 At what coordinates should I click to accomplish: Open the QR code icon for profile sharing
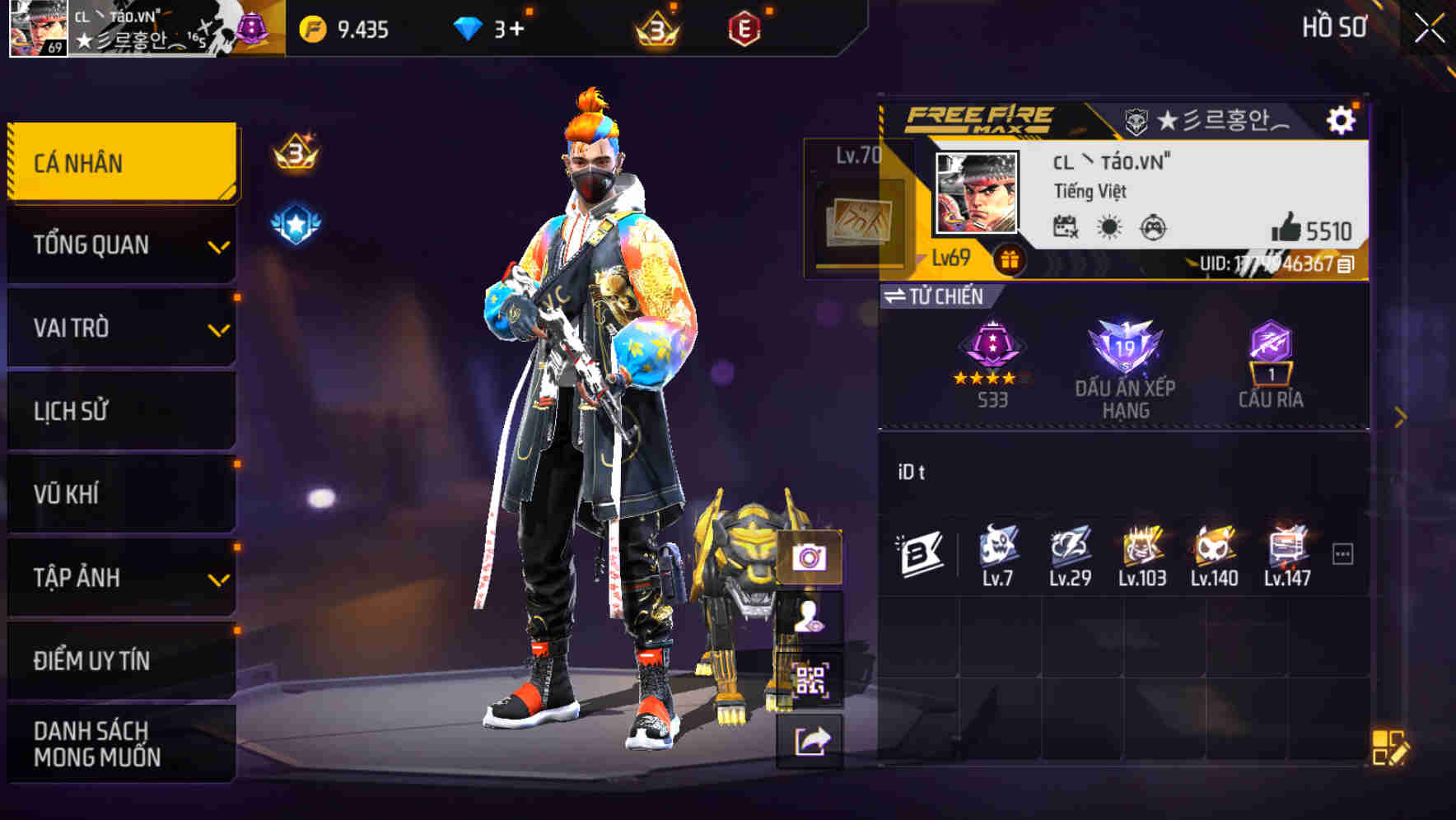810,678
